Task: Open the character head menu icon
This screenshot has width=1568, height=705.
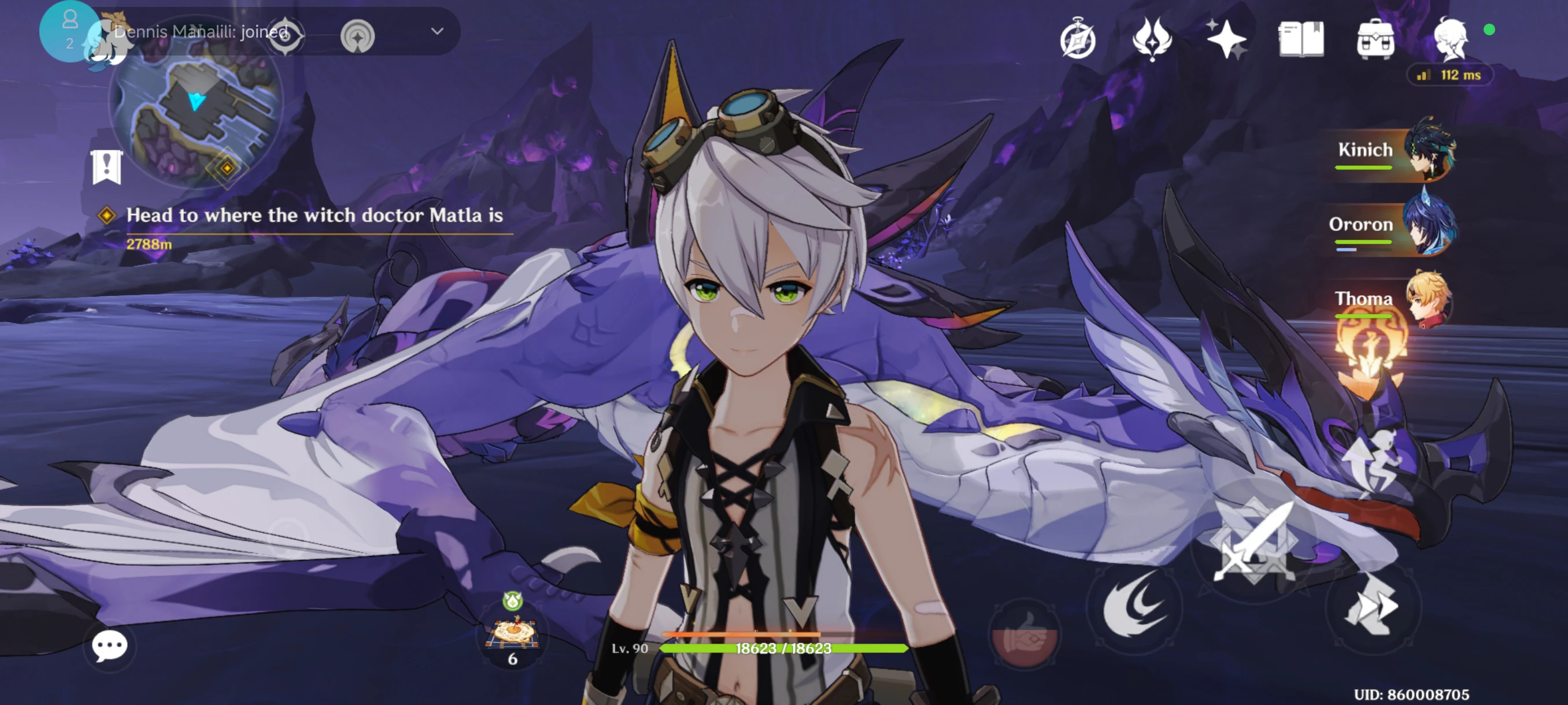Action: pyautogui.click(x=1451, y=39)
